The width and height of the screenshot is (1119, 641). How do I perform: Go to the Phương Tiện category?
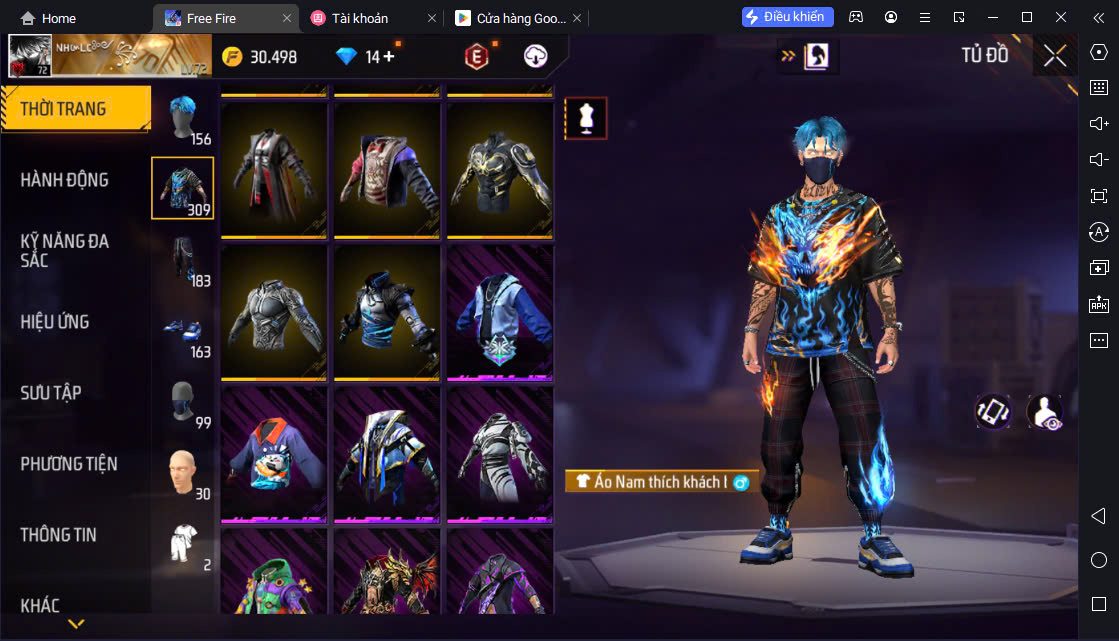pyautogui.click(x=69, y=464)
